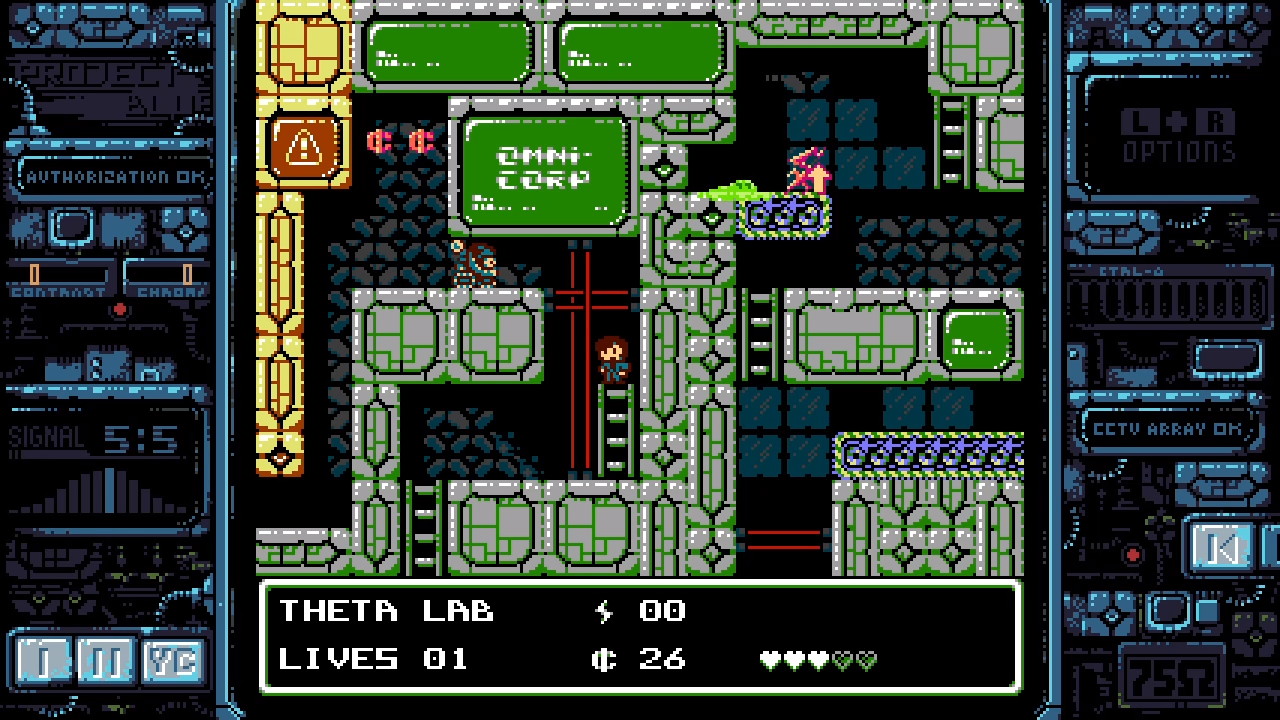The width and height of the screenshot is (1280, 720).
Task: Adjust the Contrast slider knob
Action: [x=35, y=273]
